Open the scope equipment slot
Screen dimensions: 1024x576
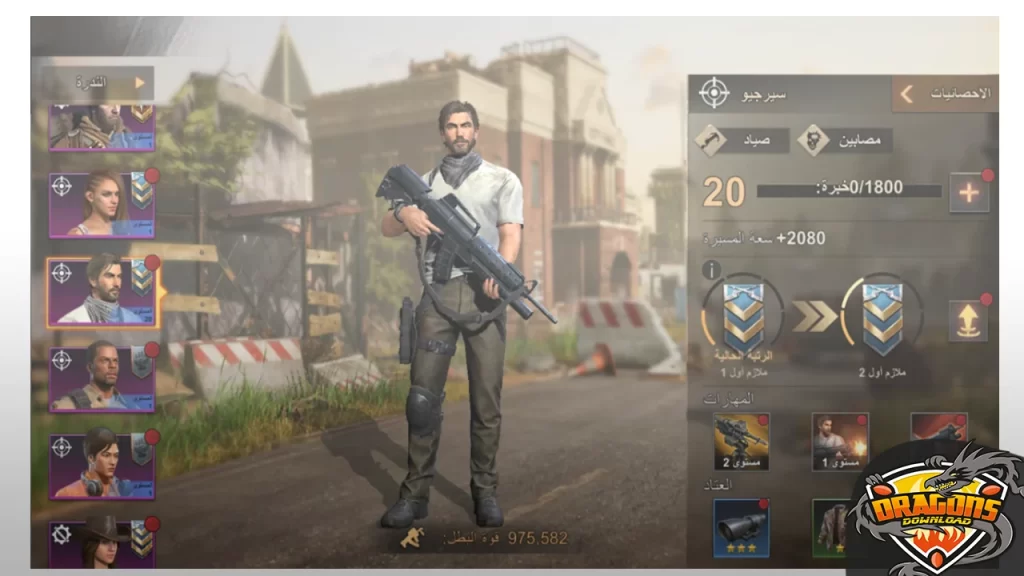(741, 527)
